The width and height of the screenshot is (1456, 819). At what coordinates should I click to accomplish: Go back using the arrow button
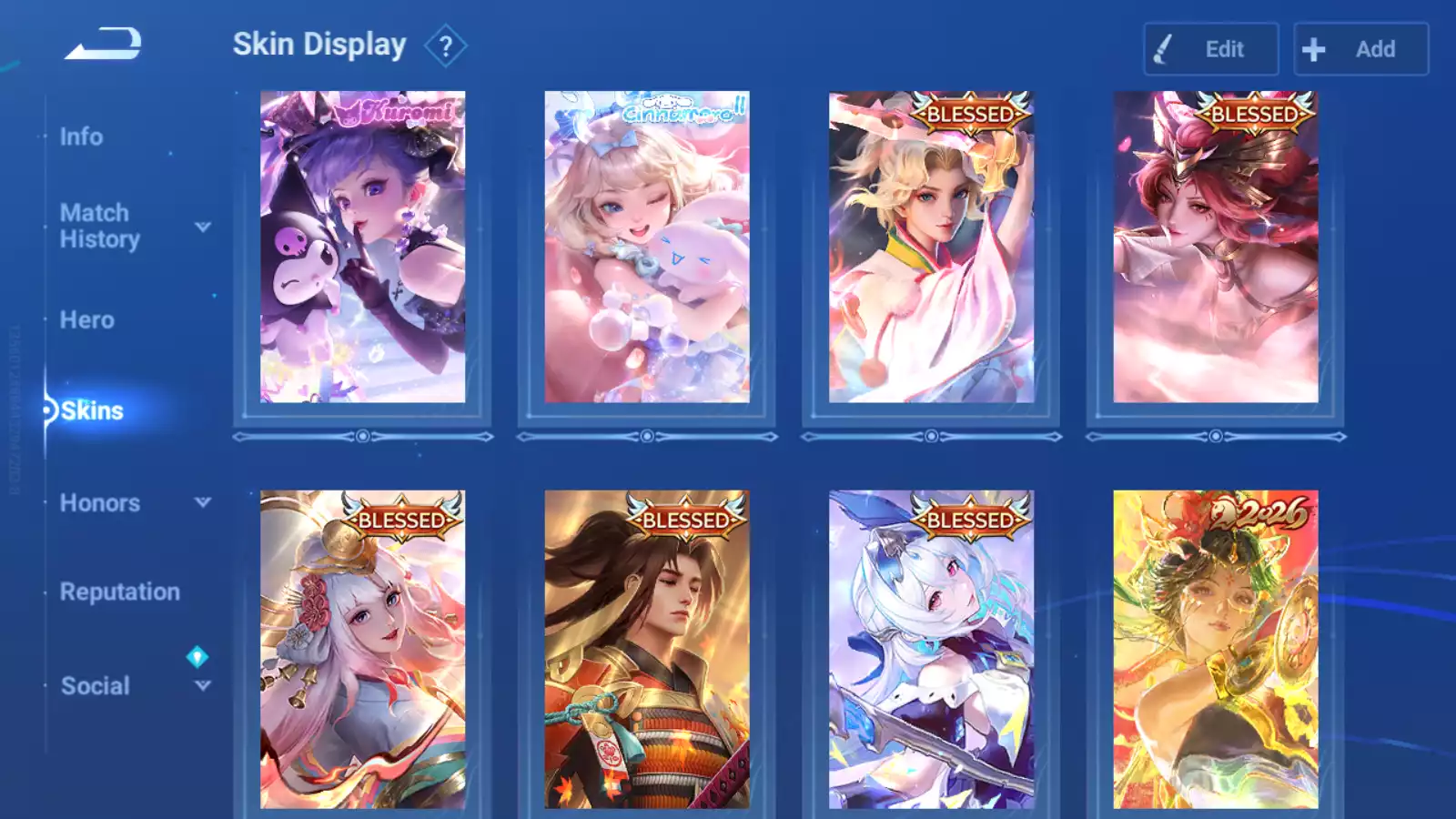(x=103, y=44)
